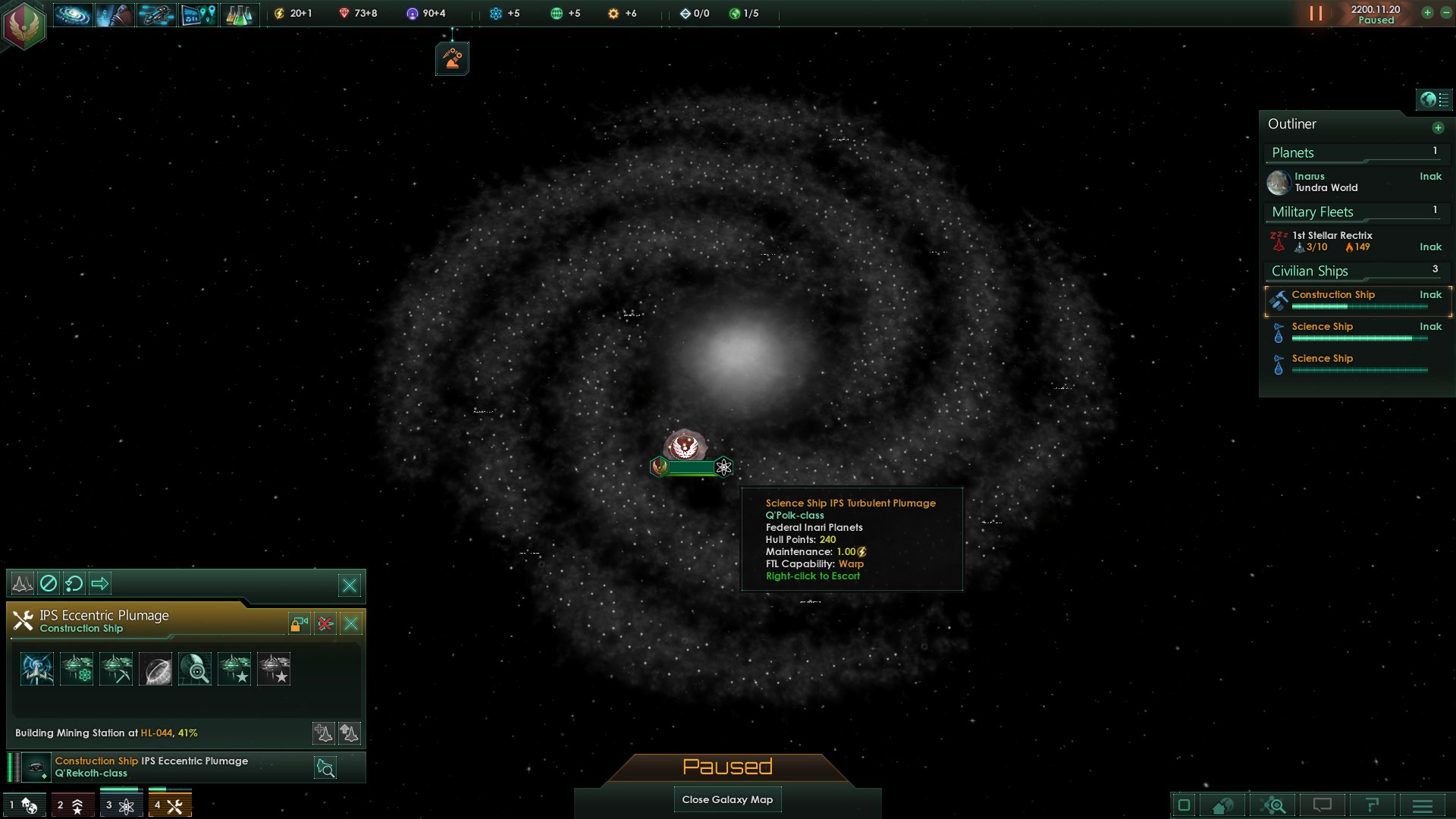Switch to hotbar tab 3 with atom icon
1456x819 pixels.
pos(121,805)
